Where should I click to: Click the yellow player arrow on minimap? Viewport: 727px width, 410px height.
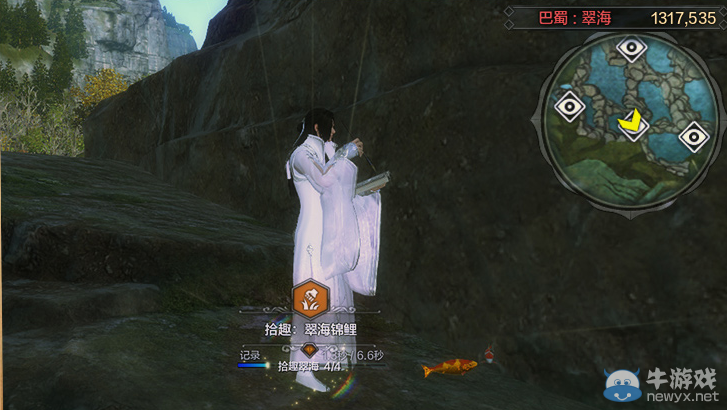coord(631,122)
